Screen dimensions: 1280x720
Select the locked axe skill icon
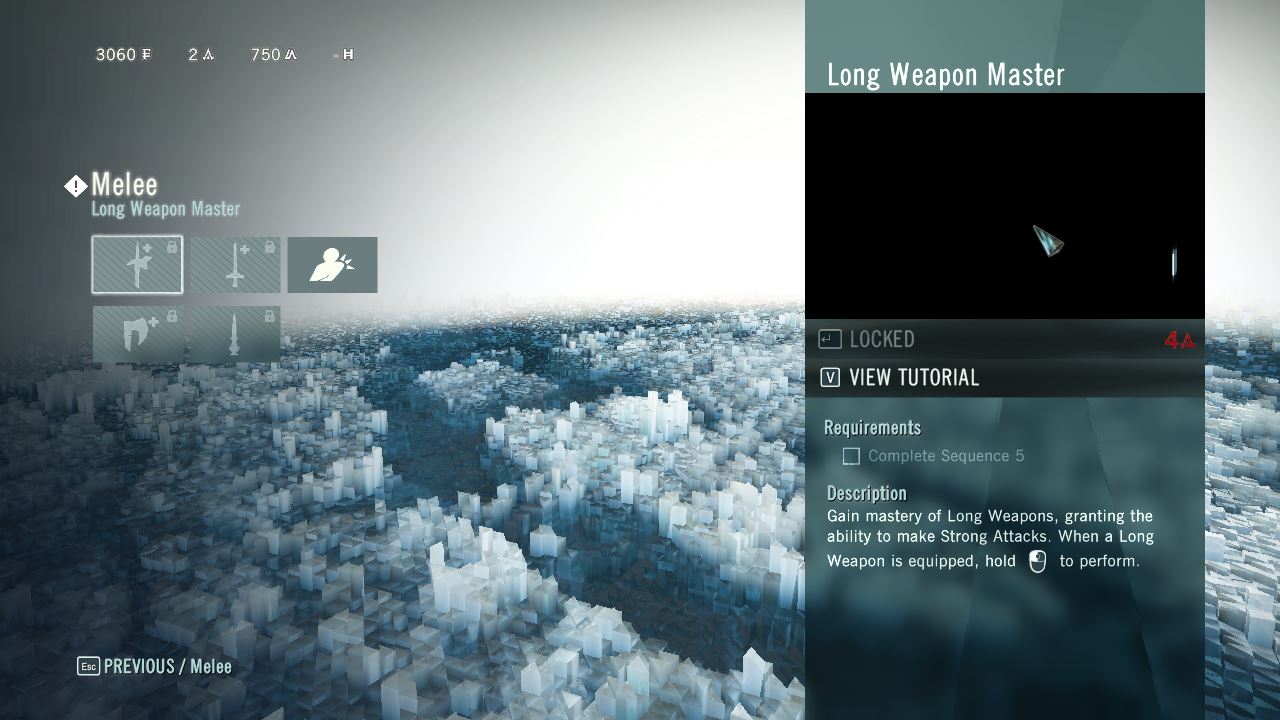pyautogui.click(x=137, y=334)
